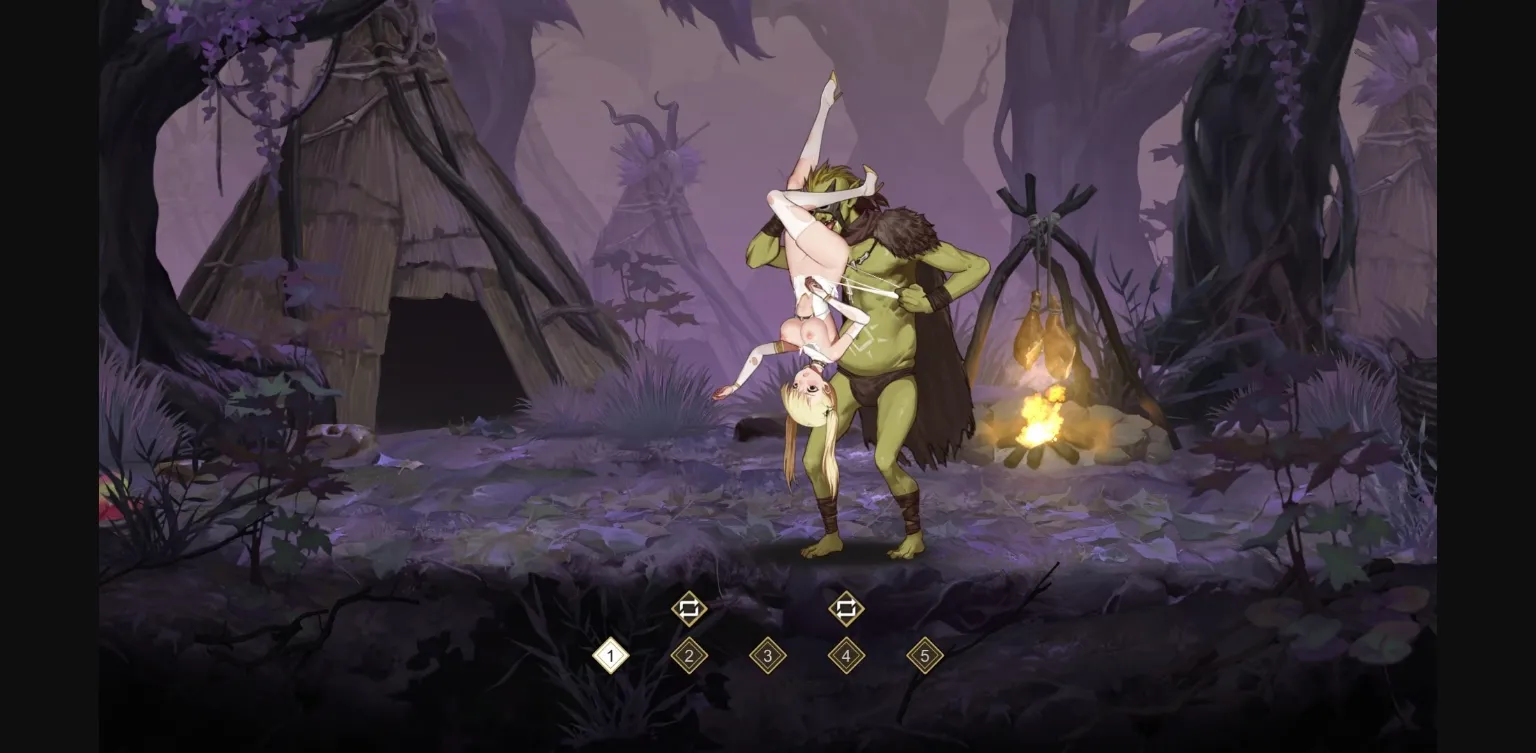Click the campfire flames
This screenshot has height=753, width=1536.
pyautogui.click(x=1040, y=420)
